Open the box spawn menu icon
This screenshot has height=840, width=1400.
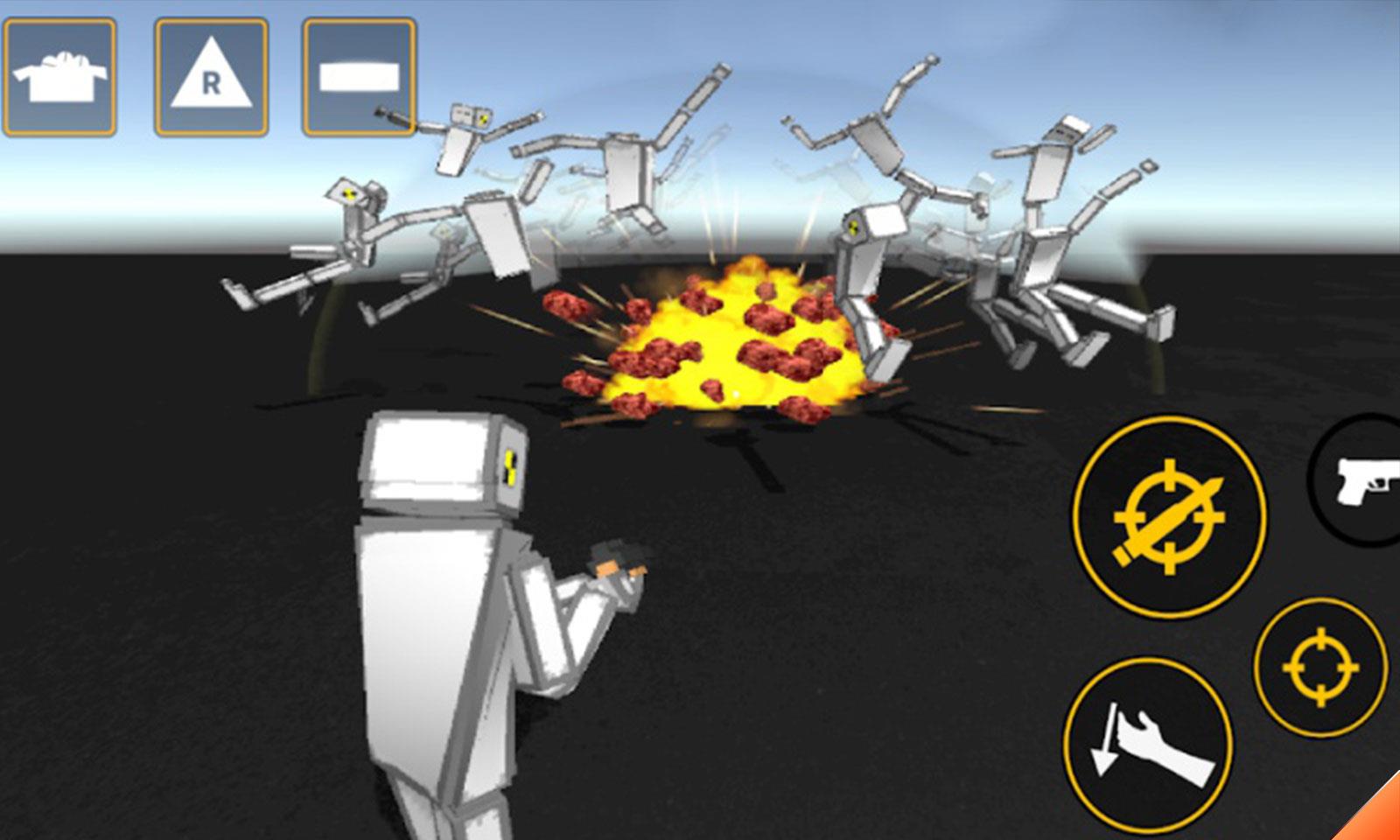(59, 78)
